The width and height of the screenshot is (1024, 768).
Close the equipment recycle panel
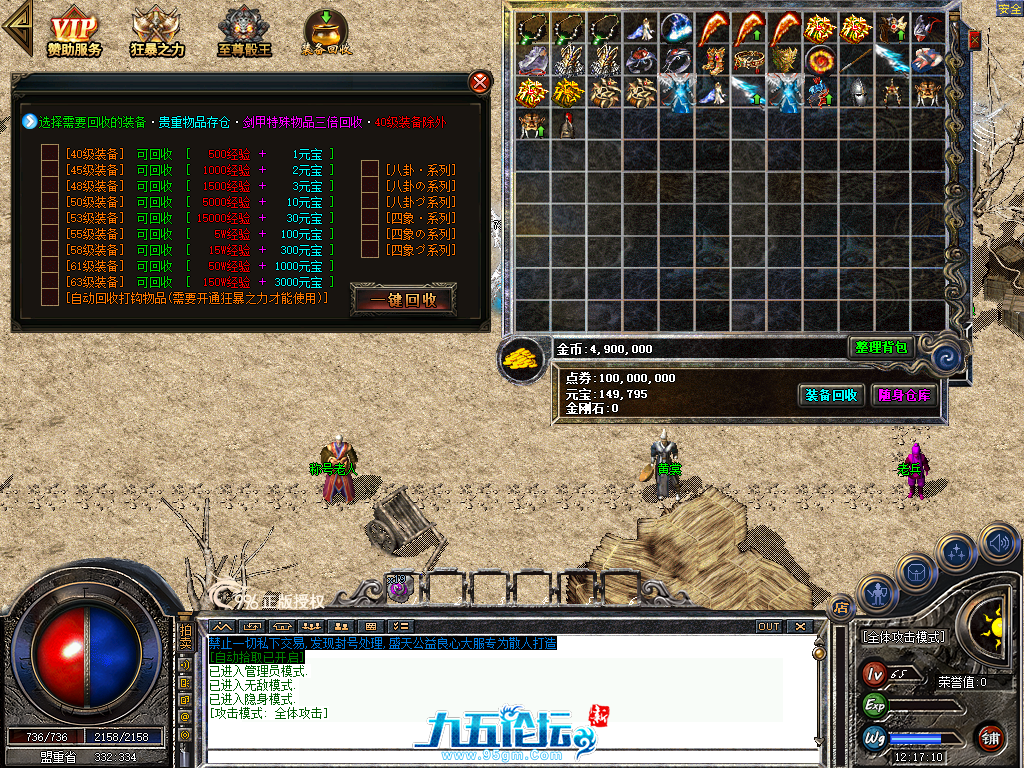point(481,82)
